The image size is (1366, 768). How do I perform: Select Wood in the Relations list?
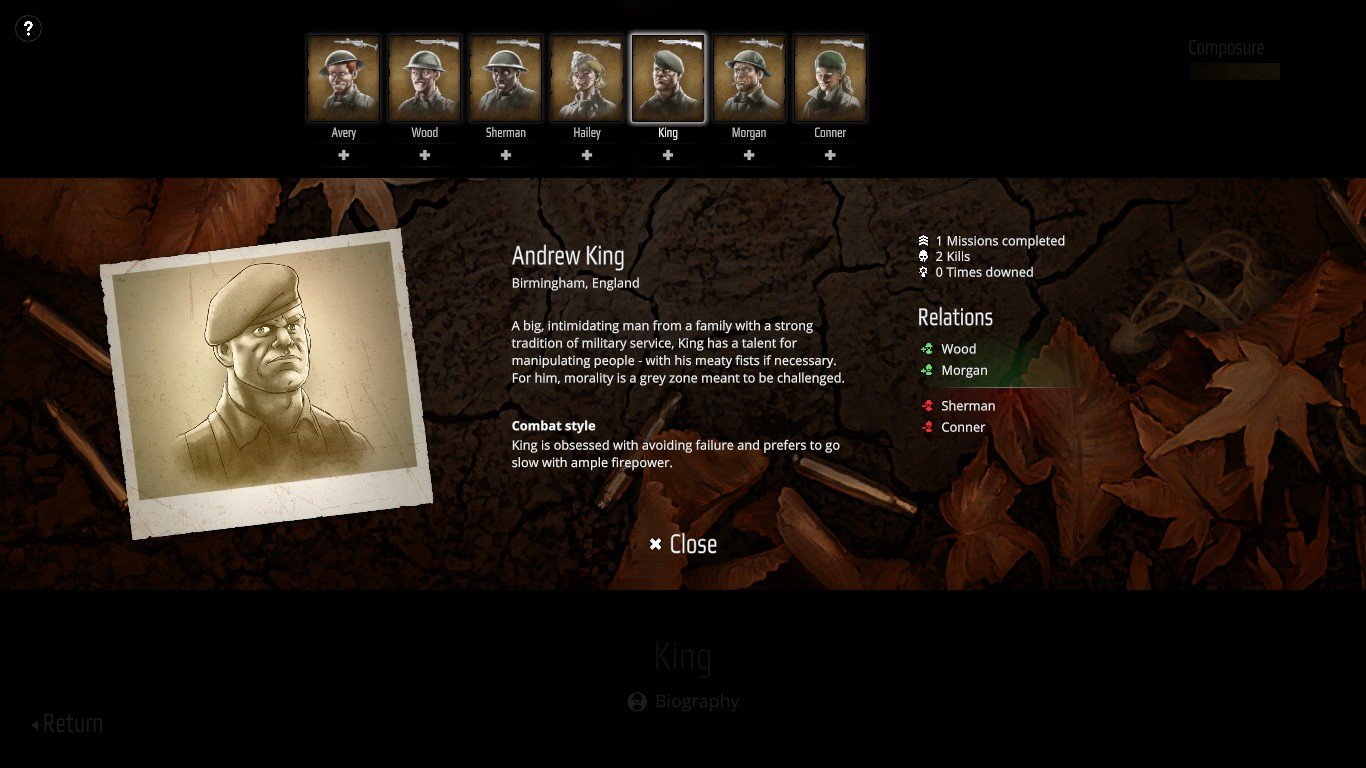[958, 349]
